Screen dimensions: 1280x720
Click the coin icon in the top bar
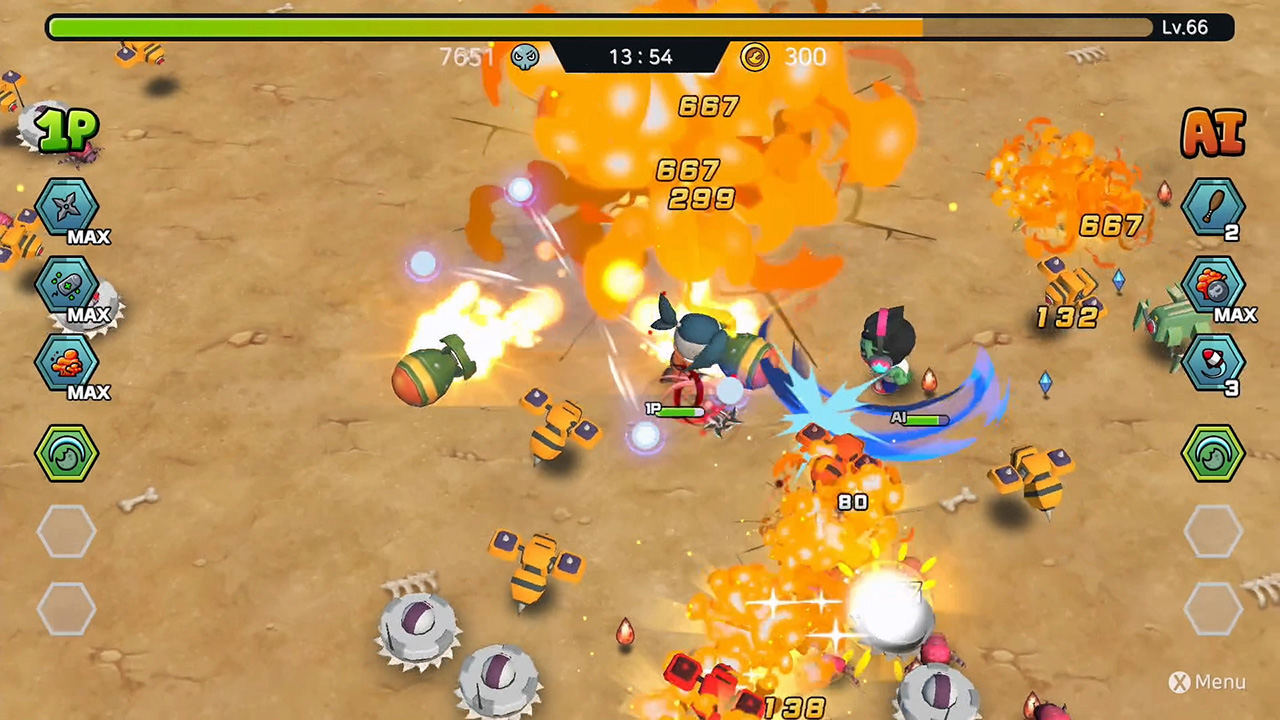click(x=755, y=57)
